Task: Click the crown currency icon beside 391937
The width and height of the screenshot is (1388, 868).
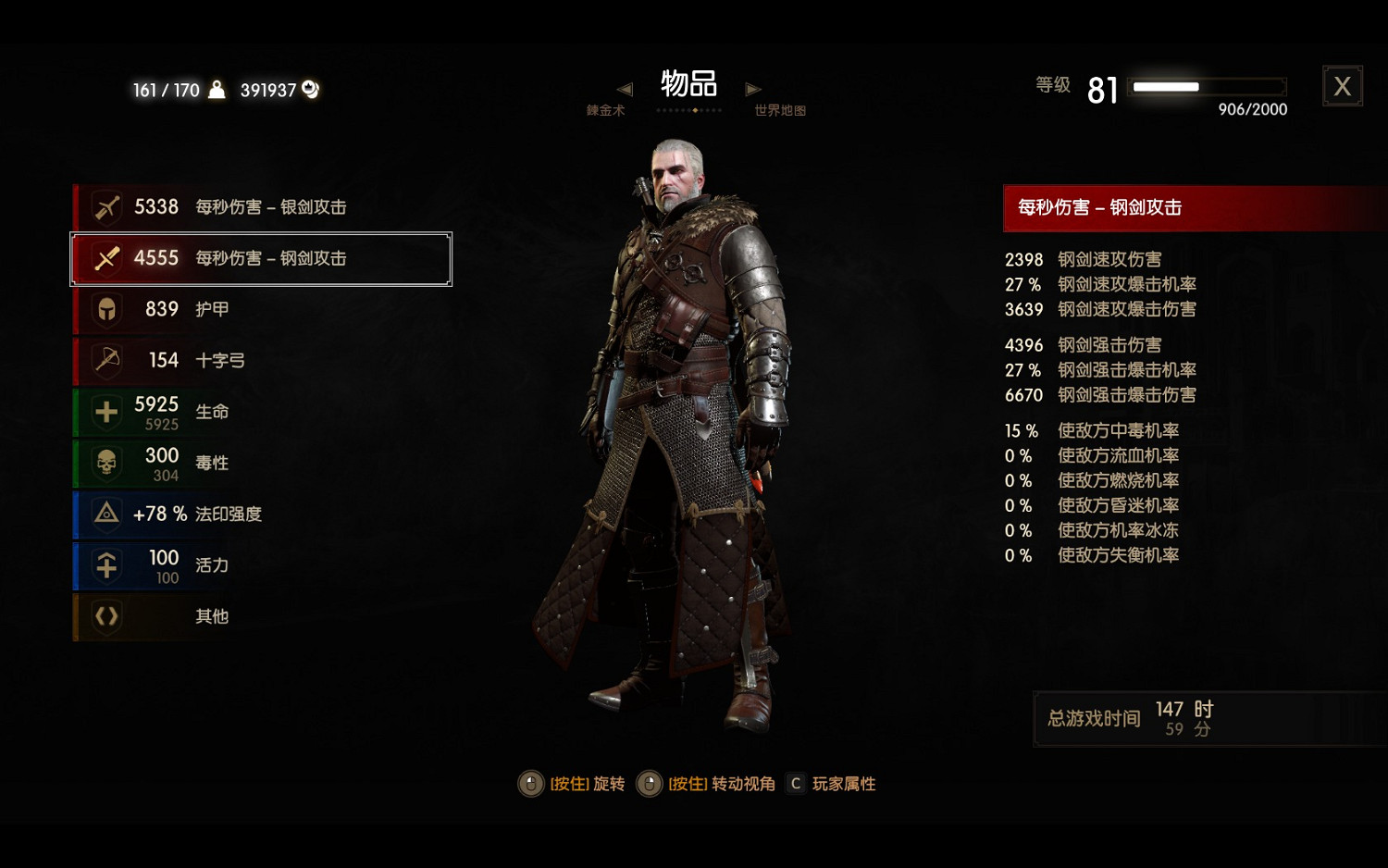Action: point(309,89)
